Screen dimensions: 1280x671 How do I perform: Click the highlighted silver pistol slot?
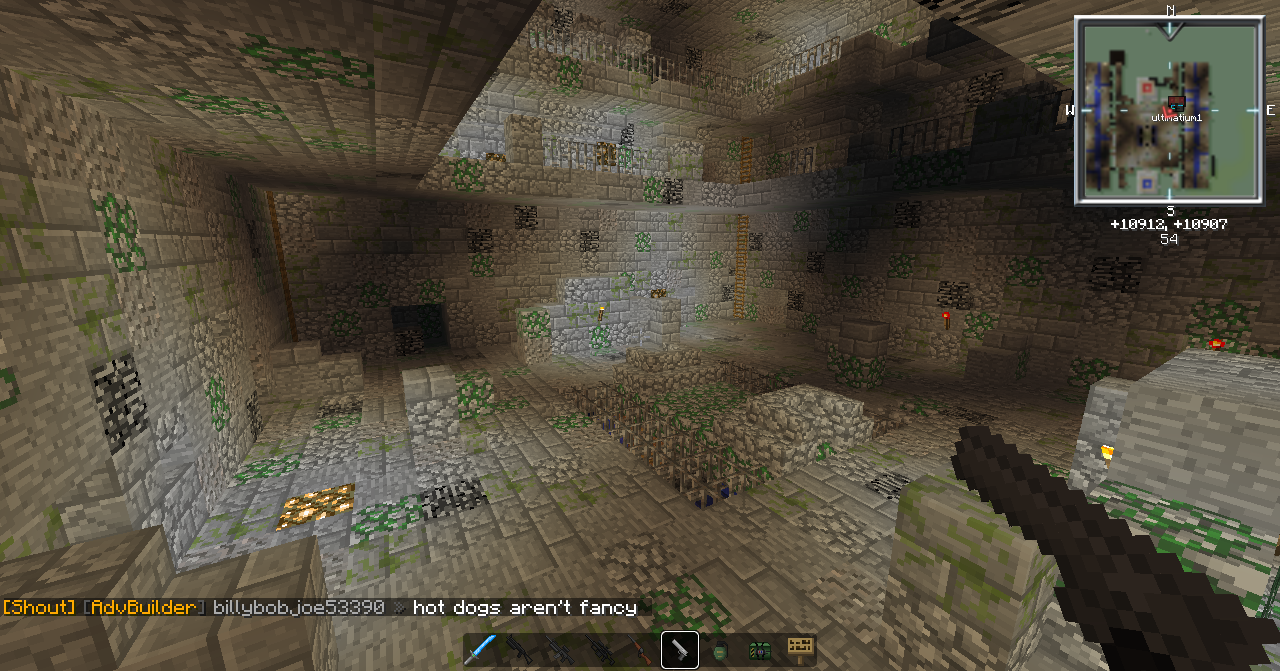pos(680,650)
